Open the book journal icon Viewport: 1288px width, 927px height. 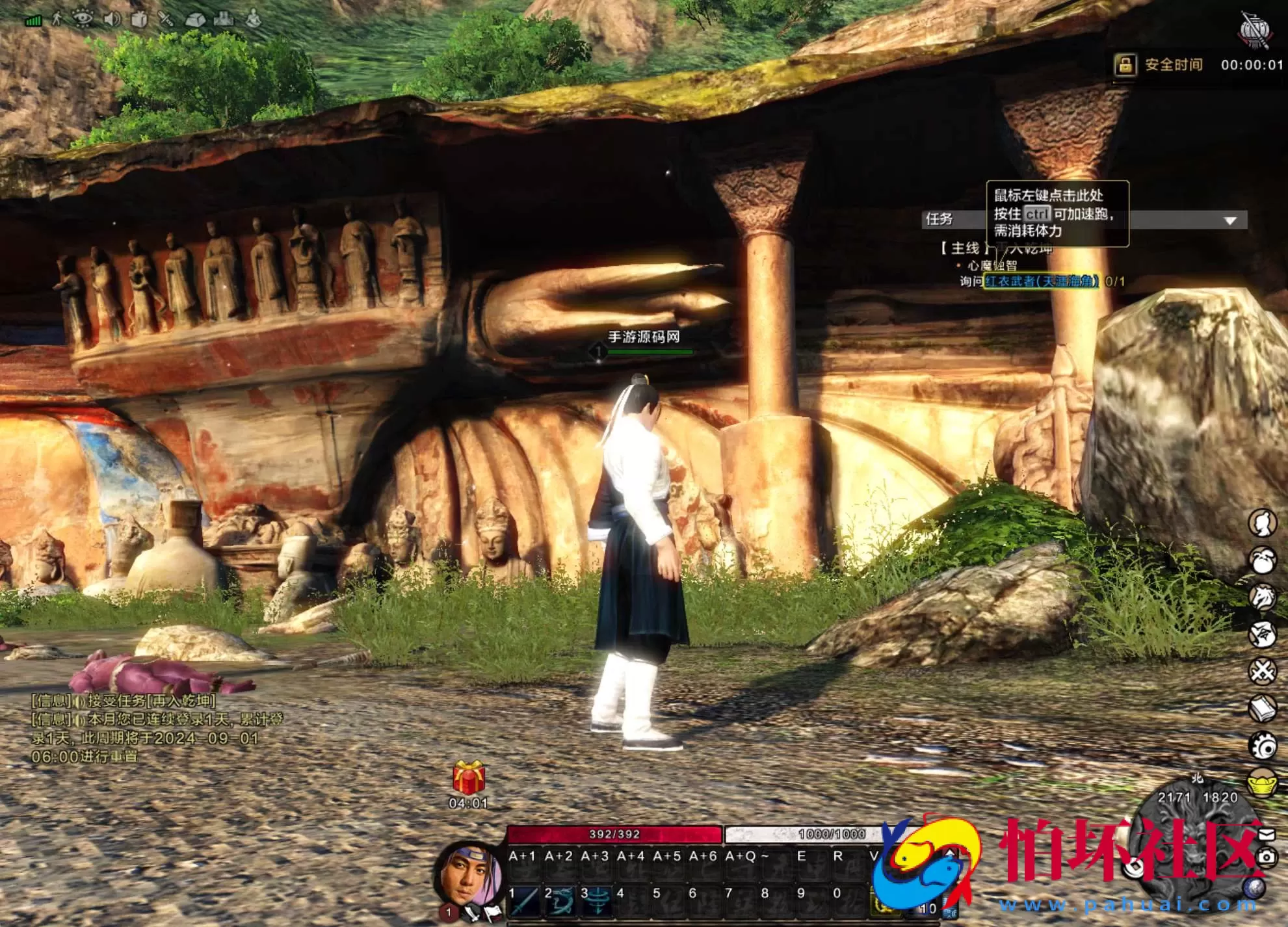[x=1263, y=709]
